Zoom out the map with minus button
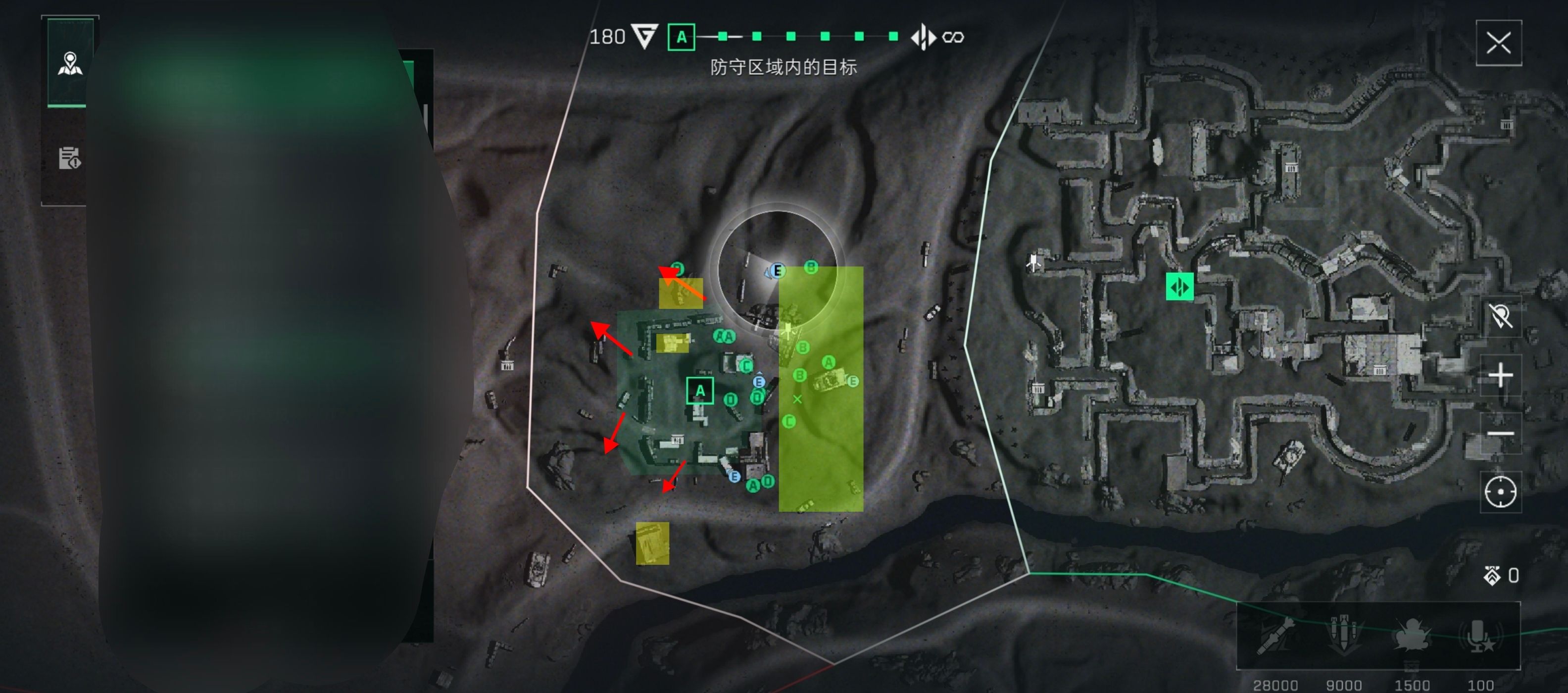The width and height of the screenshot is (1568, 693). tap(1500, 434)
